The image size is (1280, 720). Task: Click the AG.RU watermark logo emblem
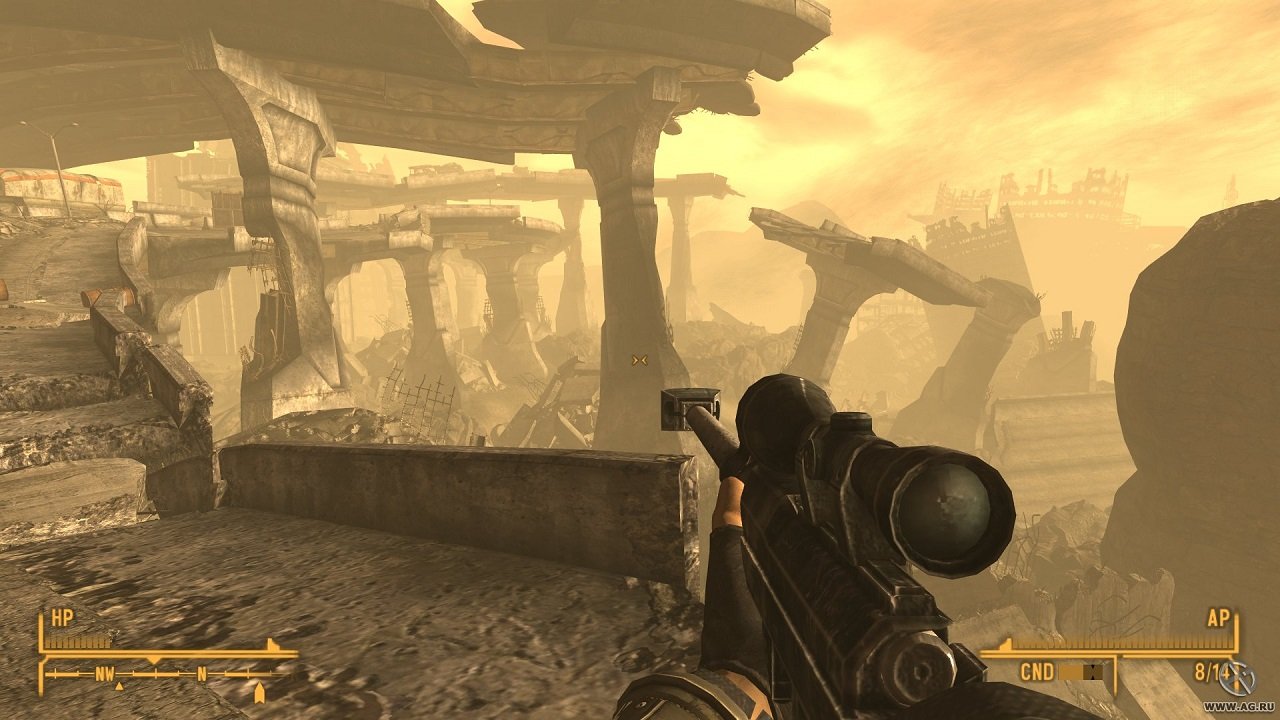coord(1237,677)
